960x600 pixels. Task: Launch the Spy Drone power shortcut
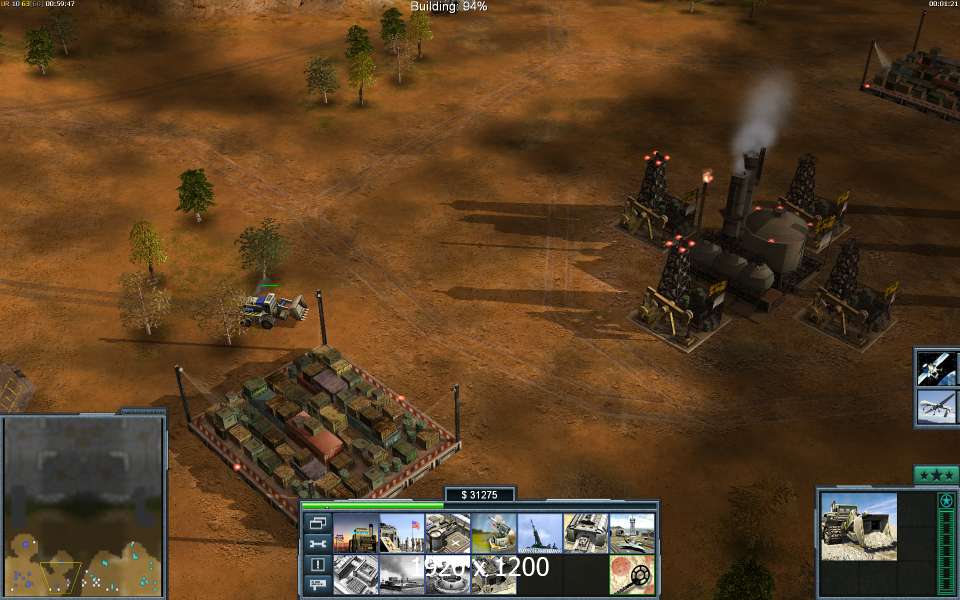pos(937,406)
